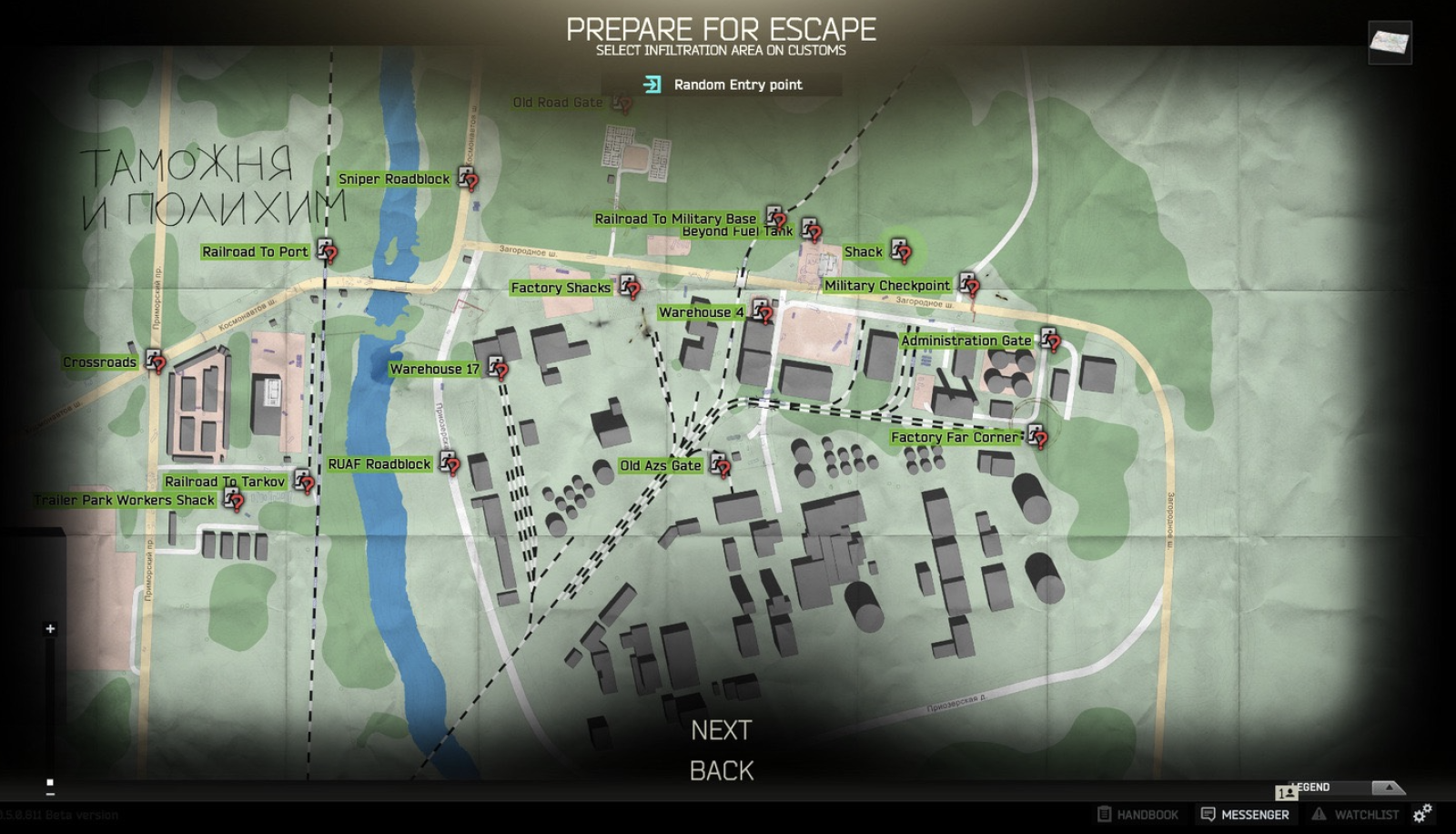Click BACK to return to the previous screen

click(722, 770)
